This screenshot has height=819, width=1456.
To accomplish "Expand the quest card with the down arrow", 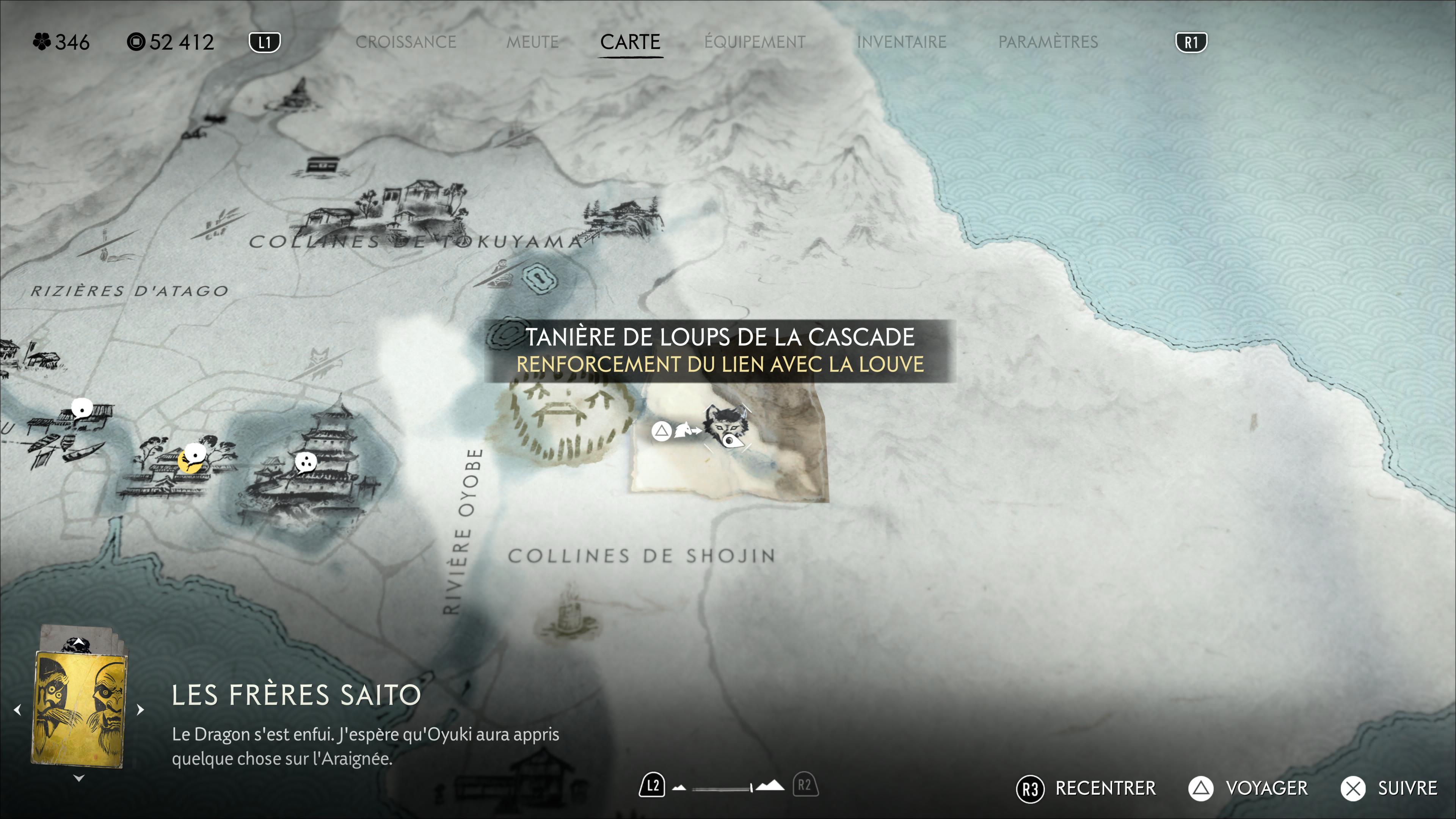I will coord(79,778).
